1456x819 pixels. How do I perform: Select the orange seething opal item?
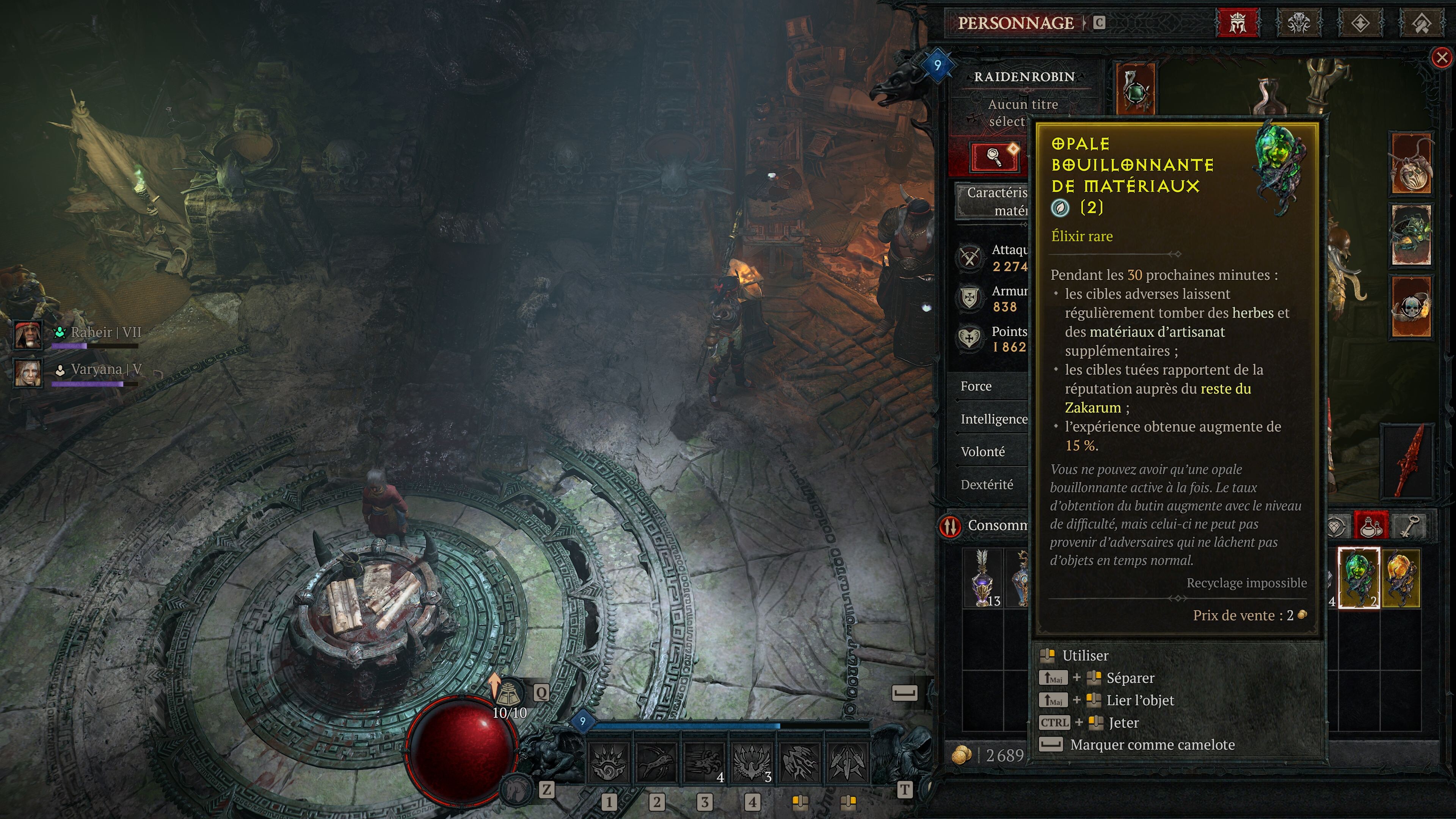1401,577
